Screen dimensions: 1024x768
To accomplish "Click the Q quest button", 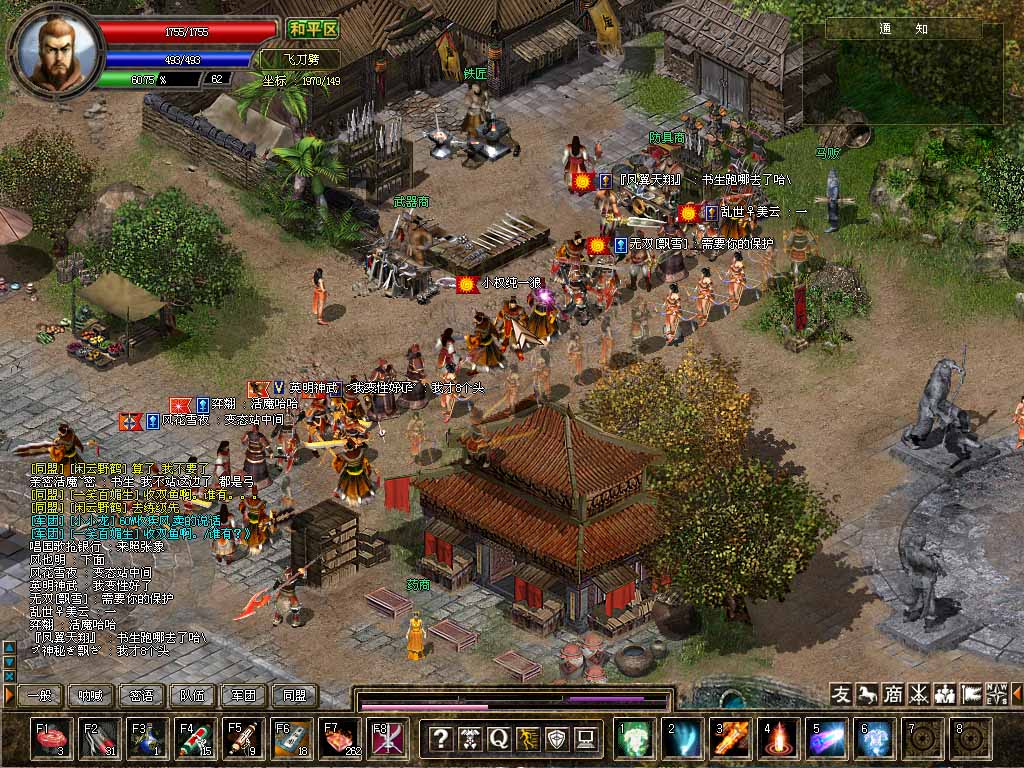I will [499, 739].
